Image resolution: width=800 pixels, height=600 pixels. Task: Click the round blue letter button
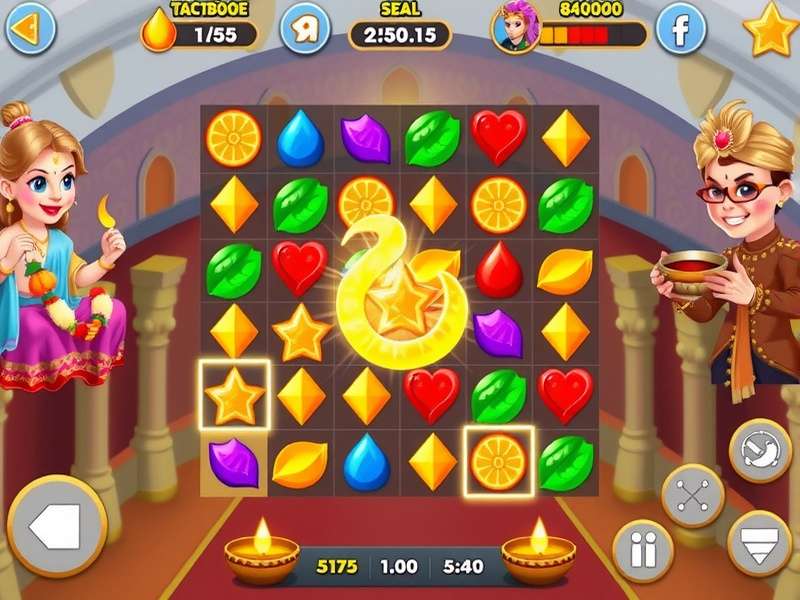[305, 30]
